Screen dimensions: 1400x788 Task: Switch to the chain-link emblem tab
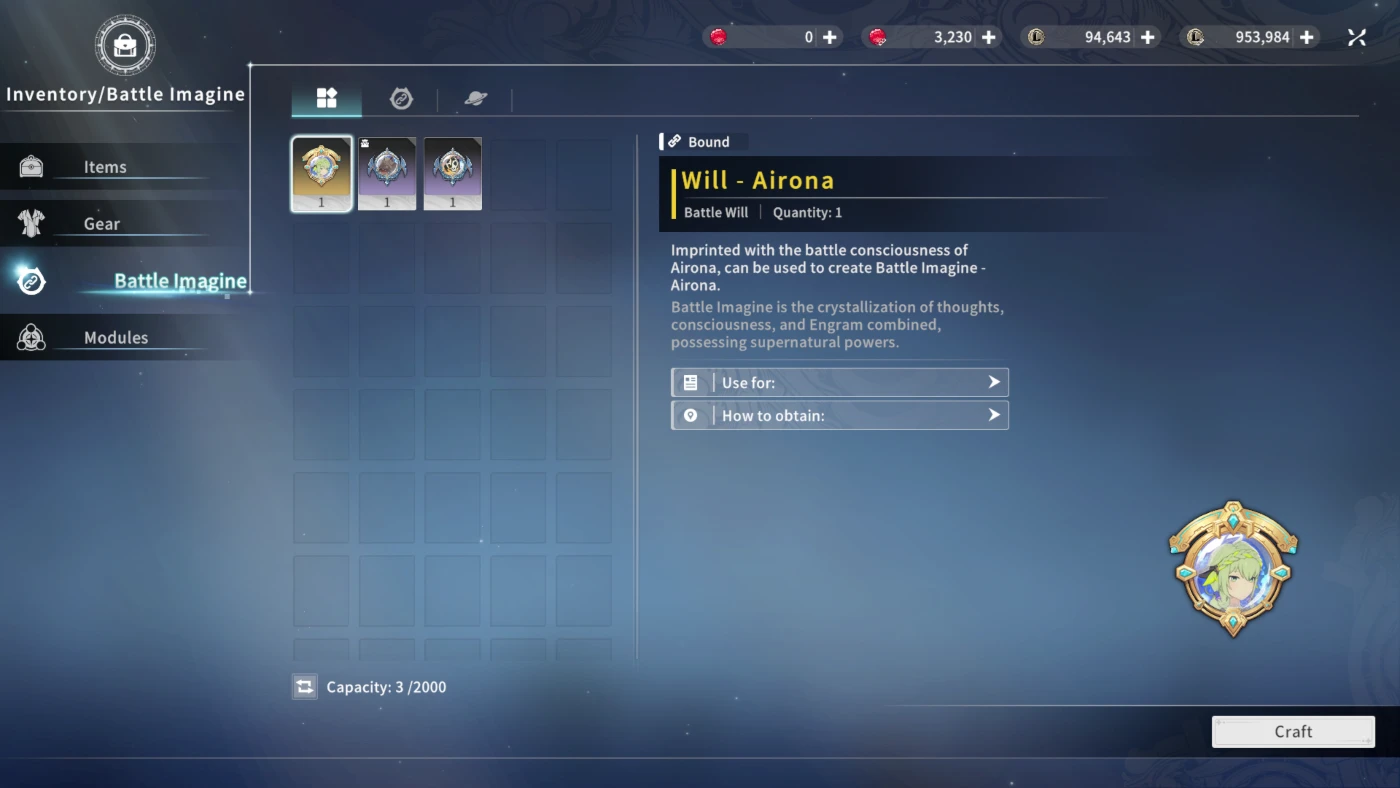pyautogui.click(x=401, y=98)
